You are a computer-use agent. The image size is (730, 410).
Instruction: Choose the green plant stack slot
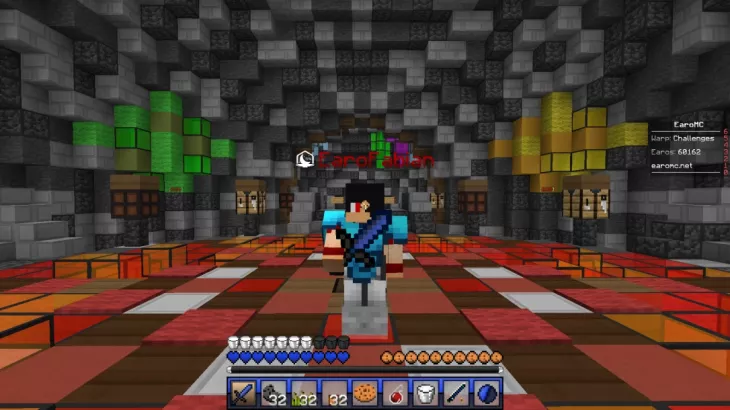pos(305,393)
